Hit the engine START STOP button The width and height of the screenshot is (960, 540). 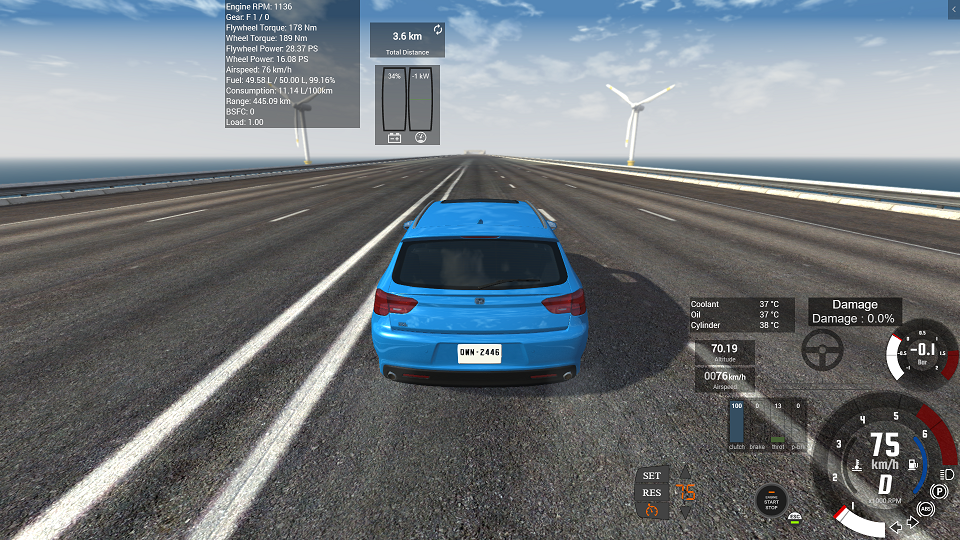point(771,500)
